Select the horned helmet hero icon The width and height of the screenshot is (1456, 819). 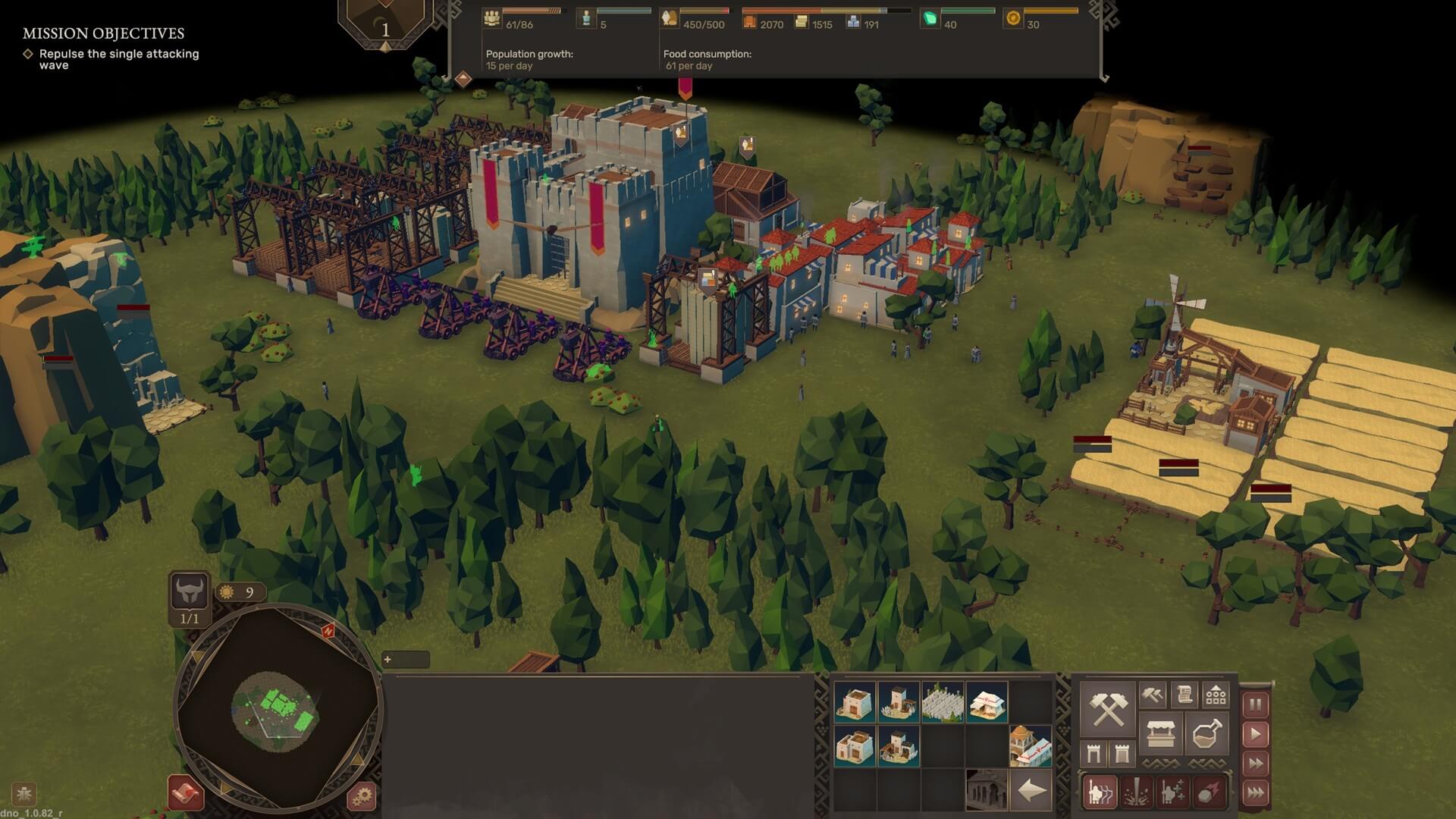(x=189, y=591)
